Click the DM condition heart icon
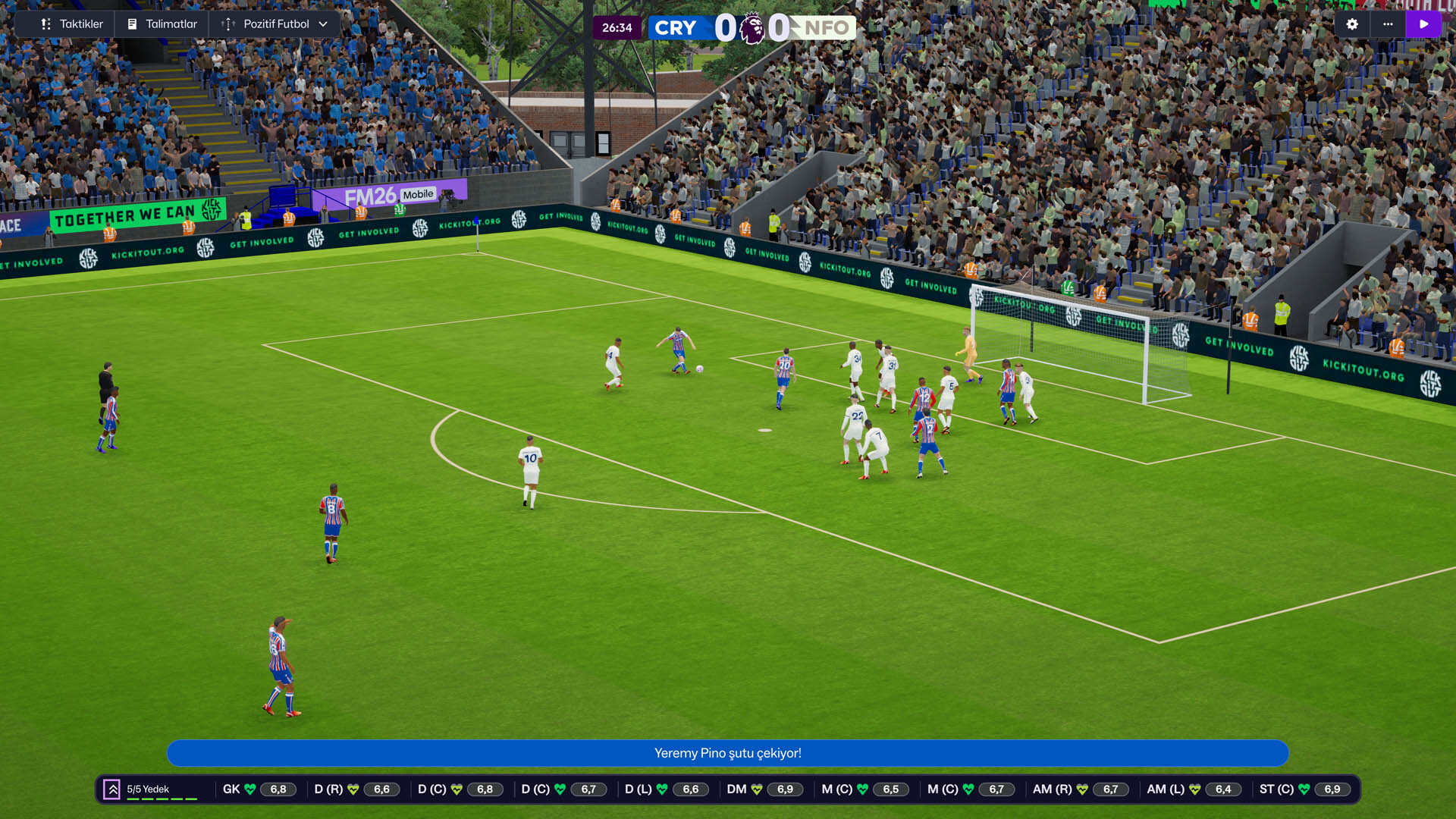This screenshot has height=819, width=1456. point(757,789)
